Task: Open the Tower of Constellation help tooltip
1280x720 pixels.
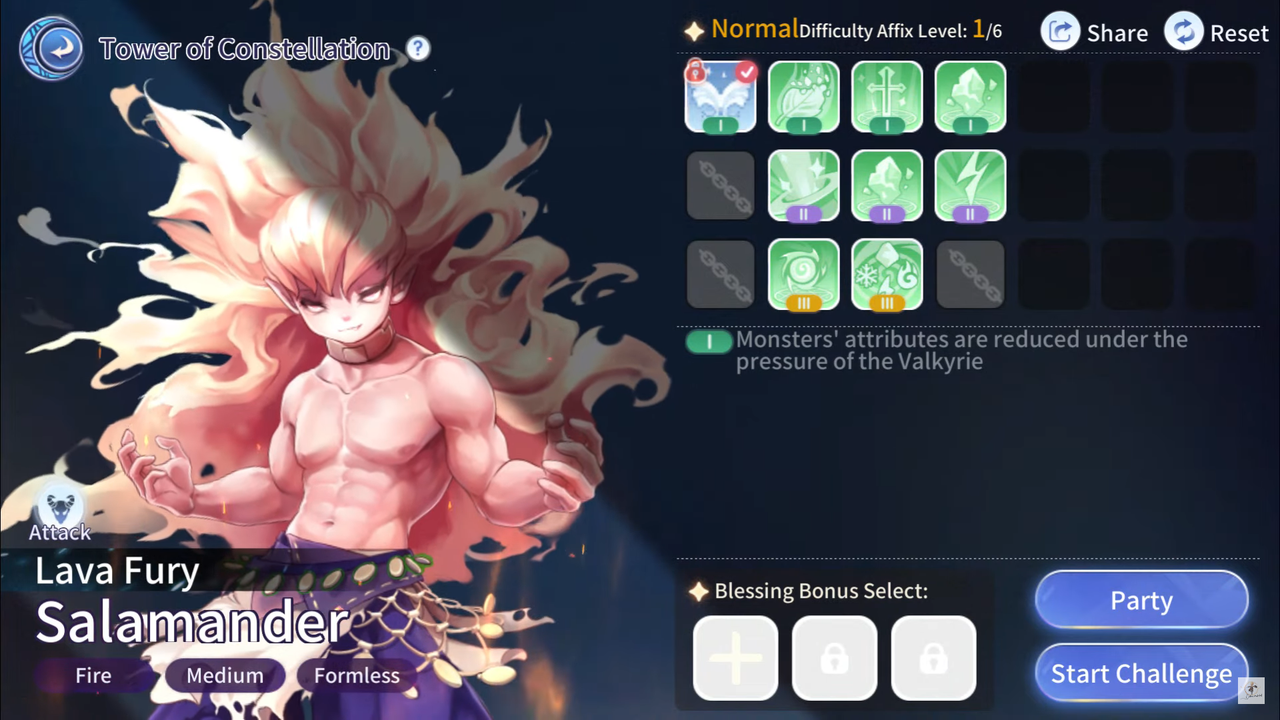Action: click(x=418, y=48)
